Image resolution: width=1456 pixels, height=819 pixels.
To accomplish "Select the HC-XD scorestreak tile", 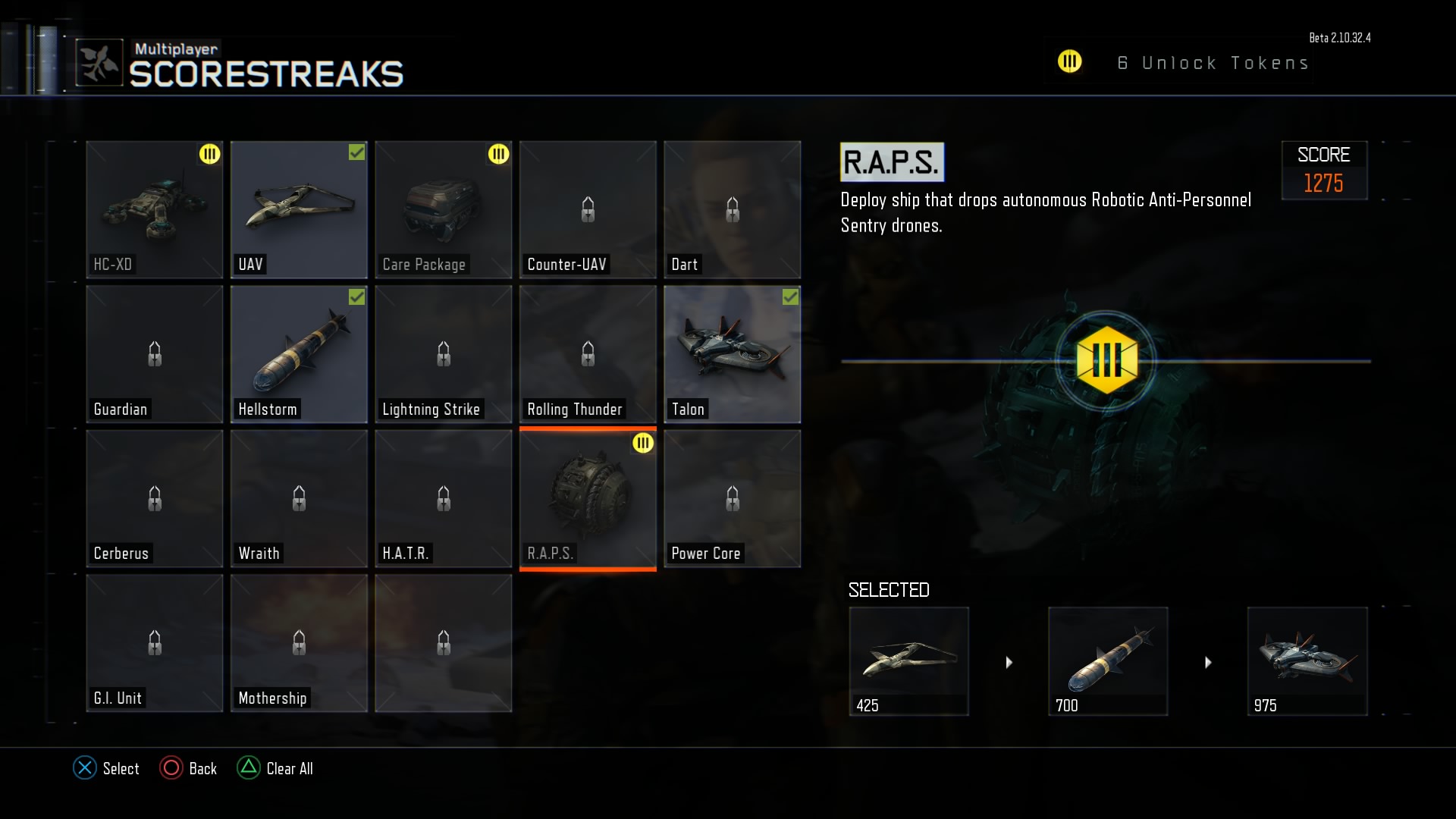I will tap(155, 209).
